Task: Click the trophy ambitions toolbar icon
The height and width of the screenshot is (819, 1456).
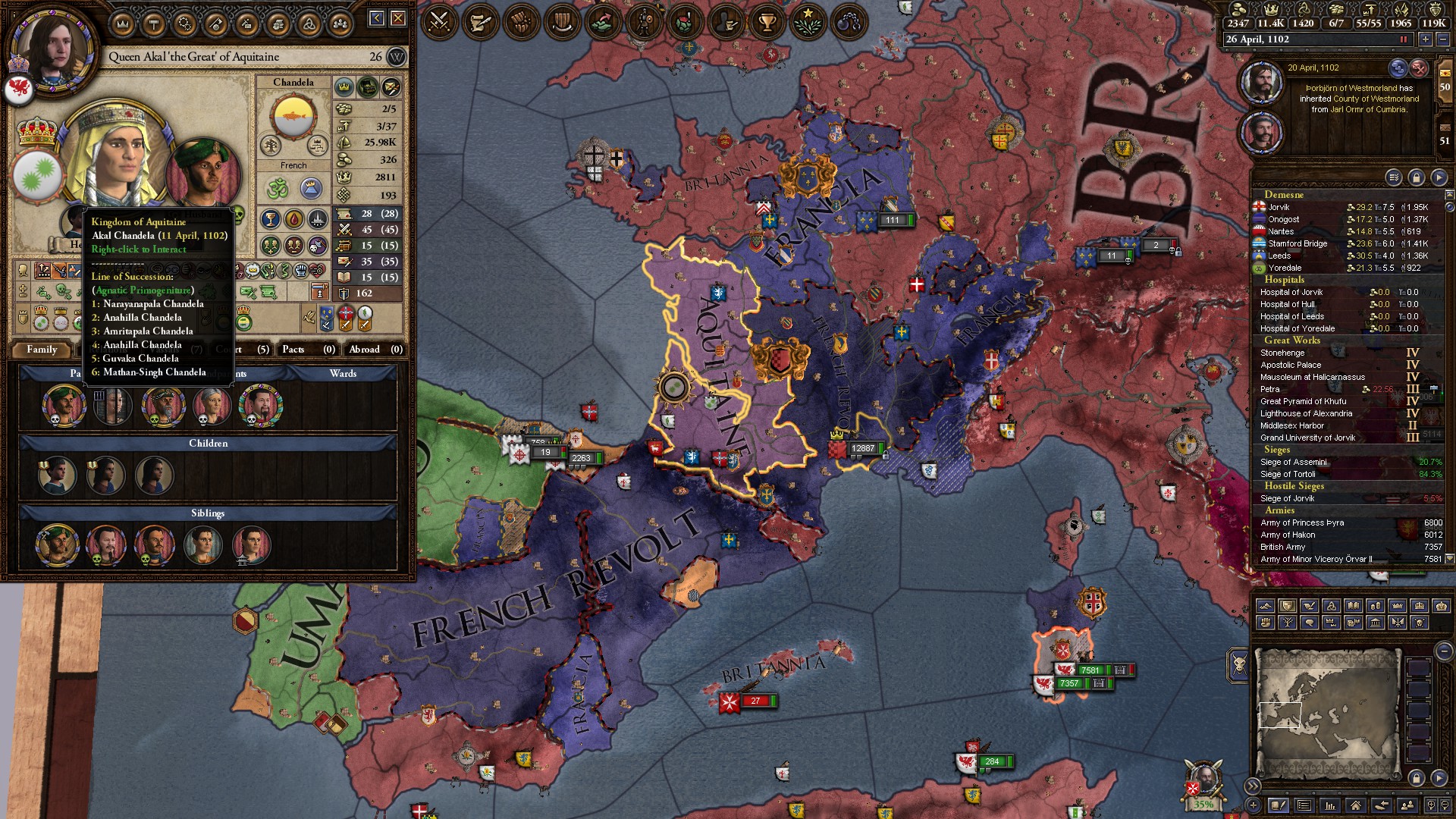Action: coord(767,20)
